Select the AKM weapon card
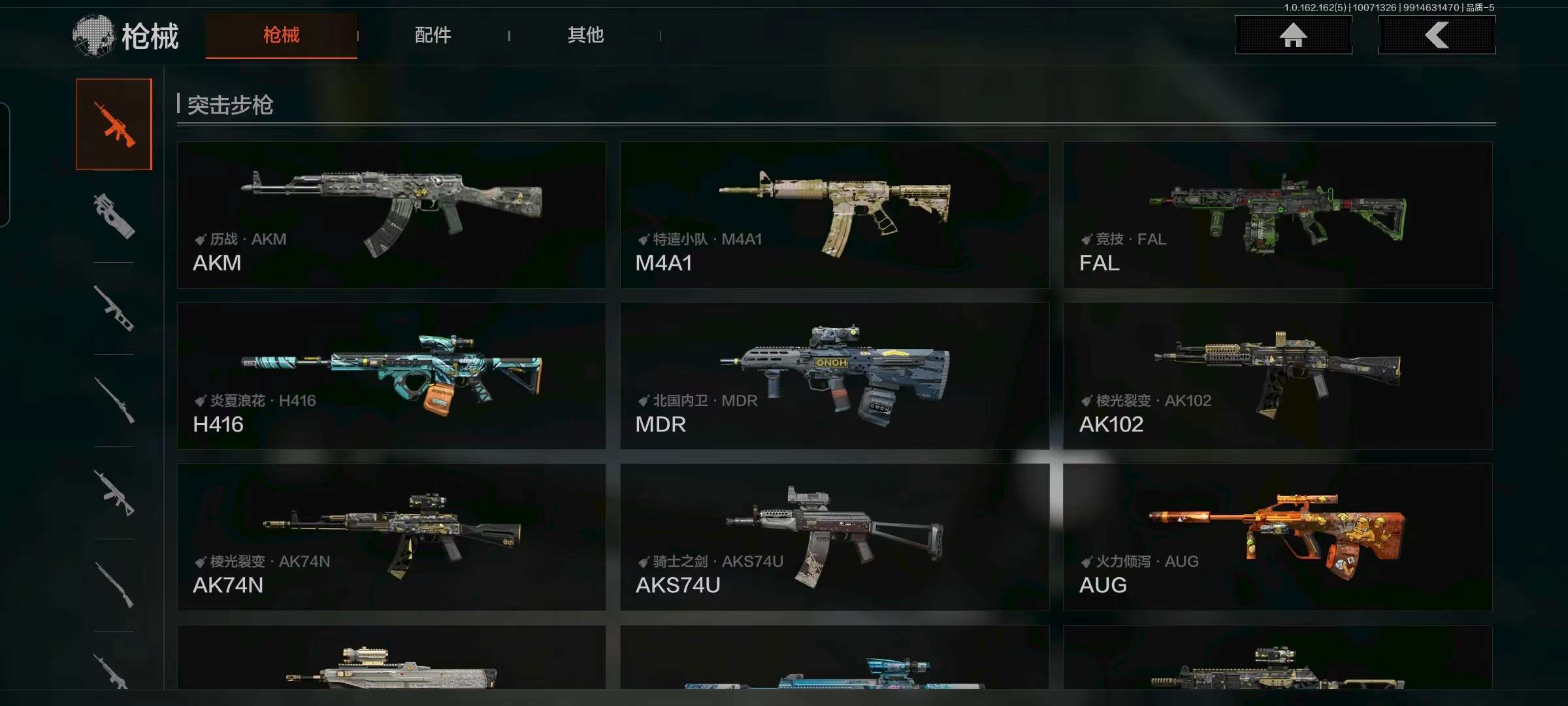This screenshot has width=1568, height=706. (x=391, y=215)
